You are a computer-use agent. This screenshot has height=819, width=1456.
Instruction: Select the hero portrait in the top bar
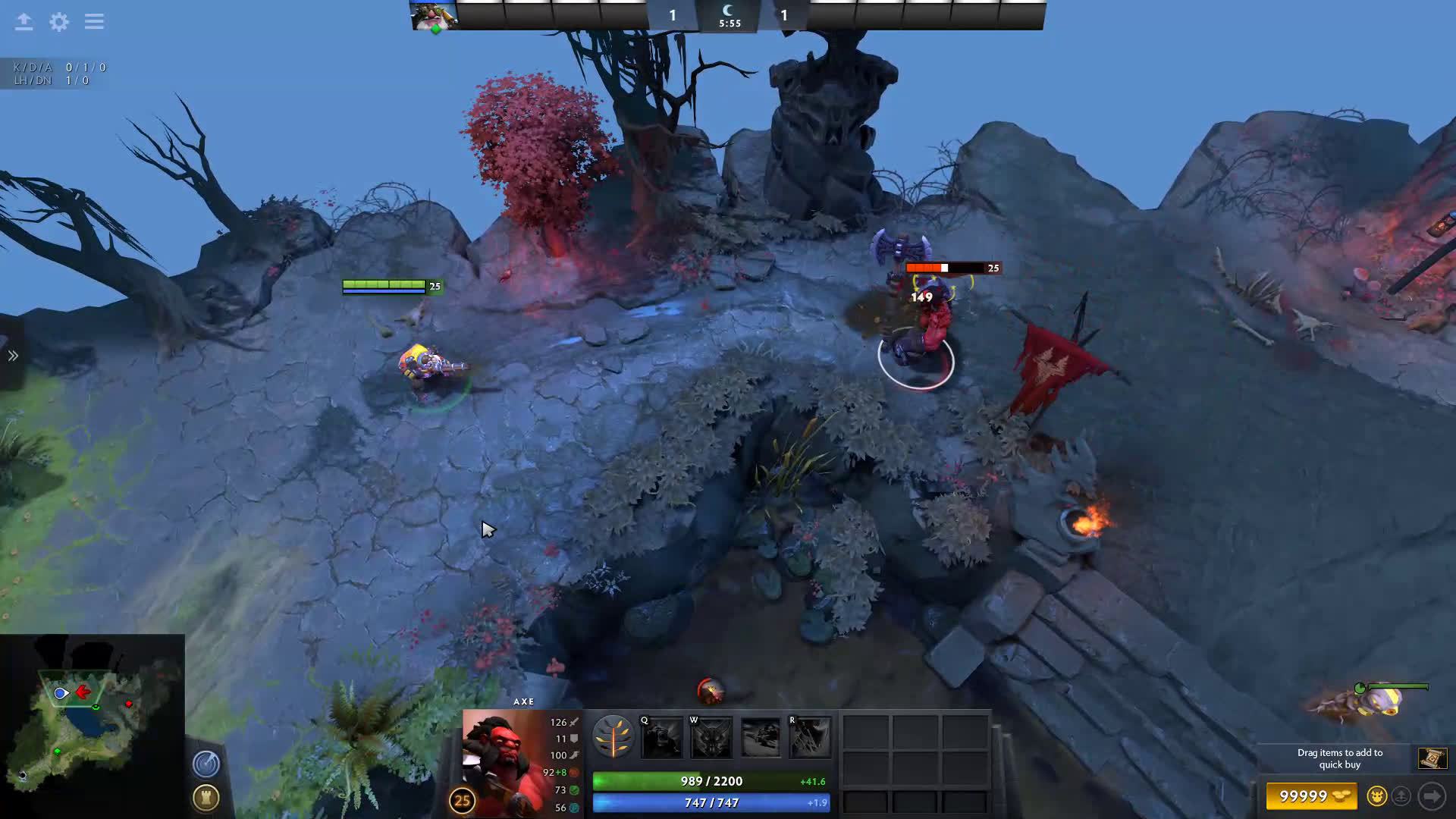point(434,15)
